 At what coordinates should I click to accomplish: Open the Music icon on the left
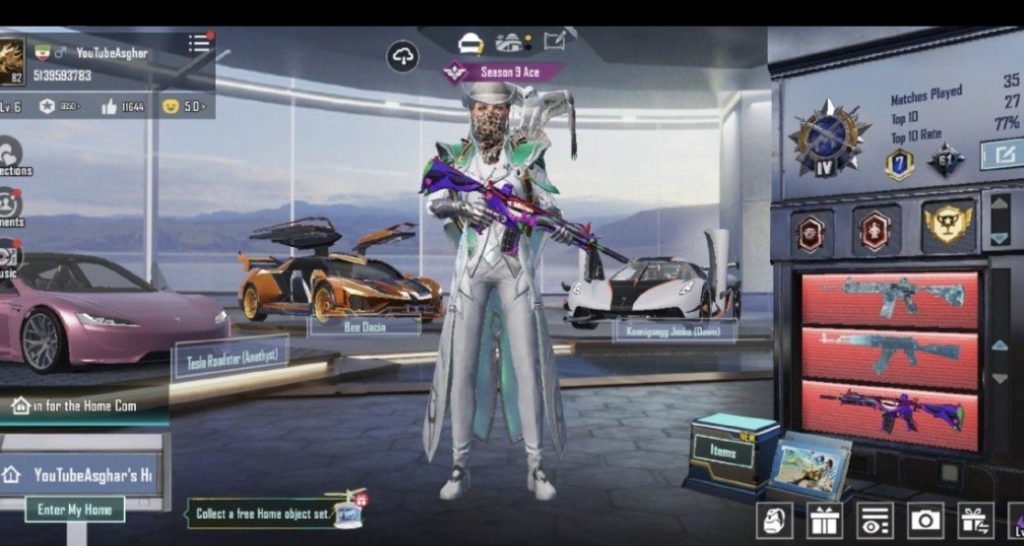point(9,255)
